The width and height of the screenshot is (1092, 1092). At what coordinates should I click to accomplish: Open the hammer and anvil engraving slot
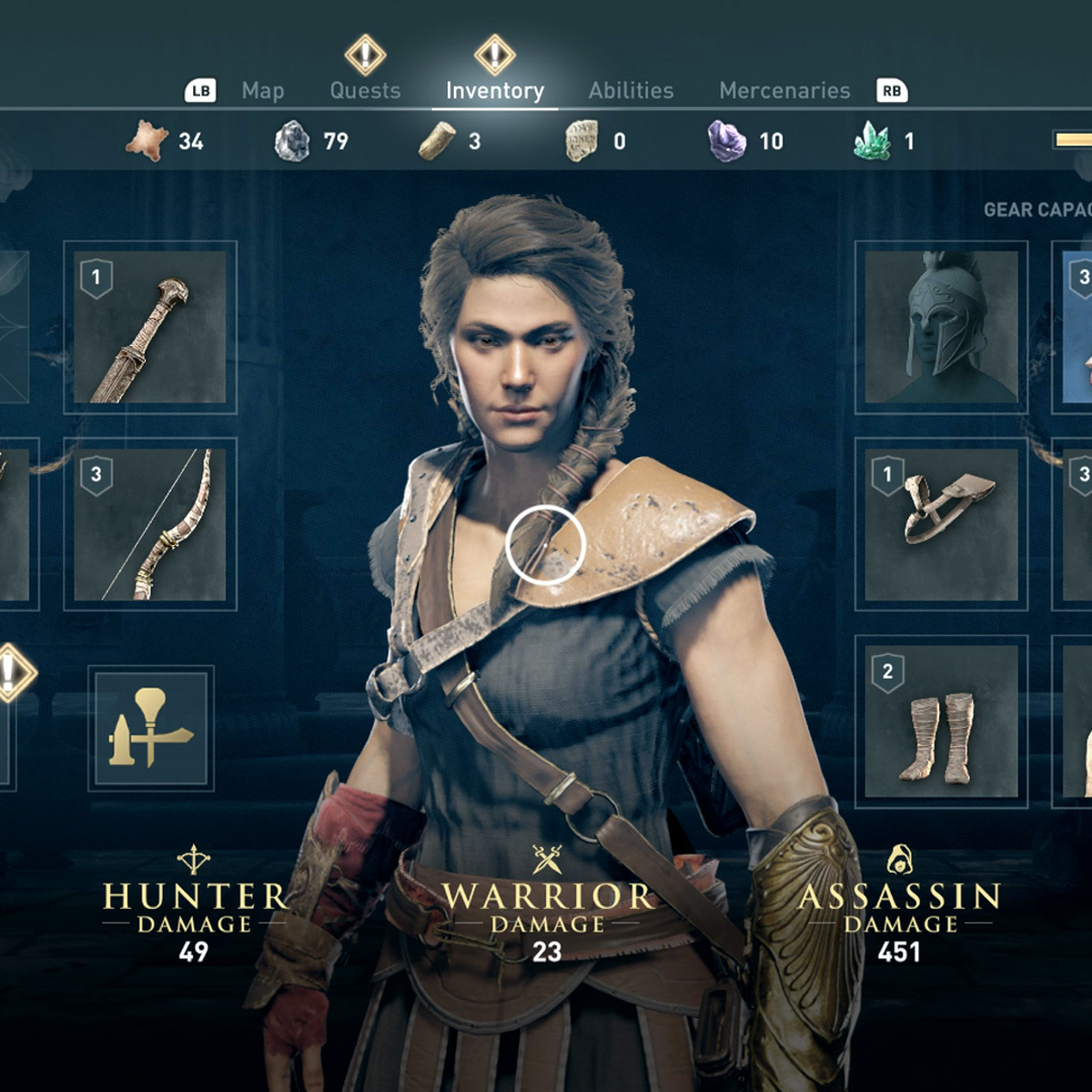[151, 728]
